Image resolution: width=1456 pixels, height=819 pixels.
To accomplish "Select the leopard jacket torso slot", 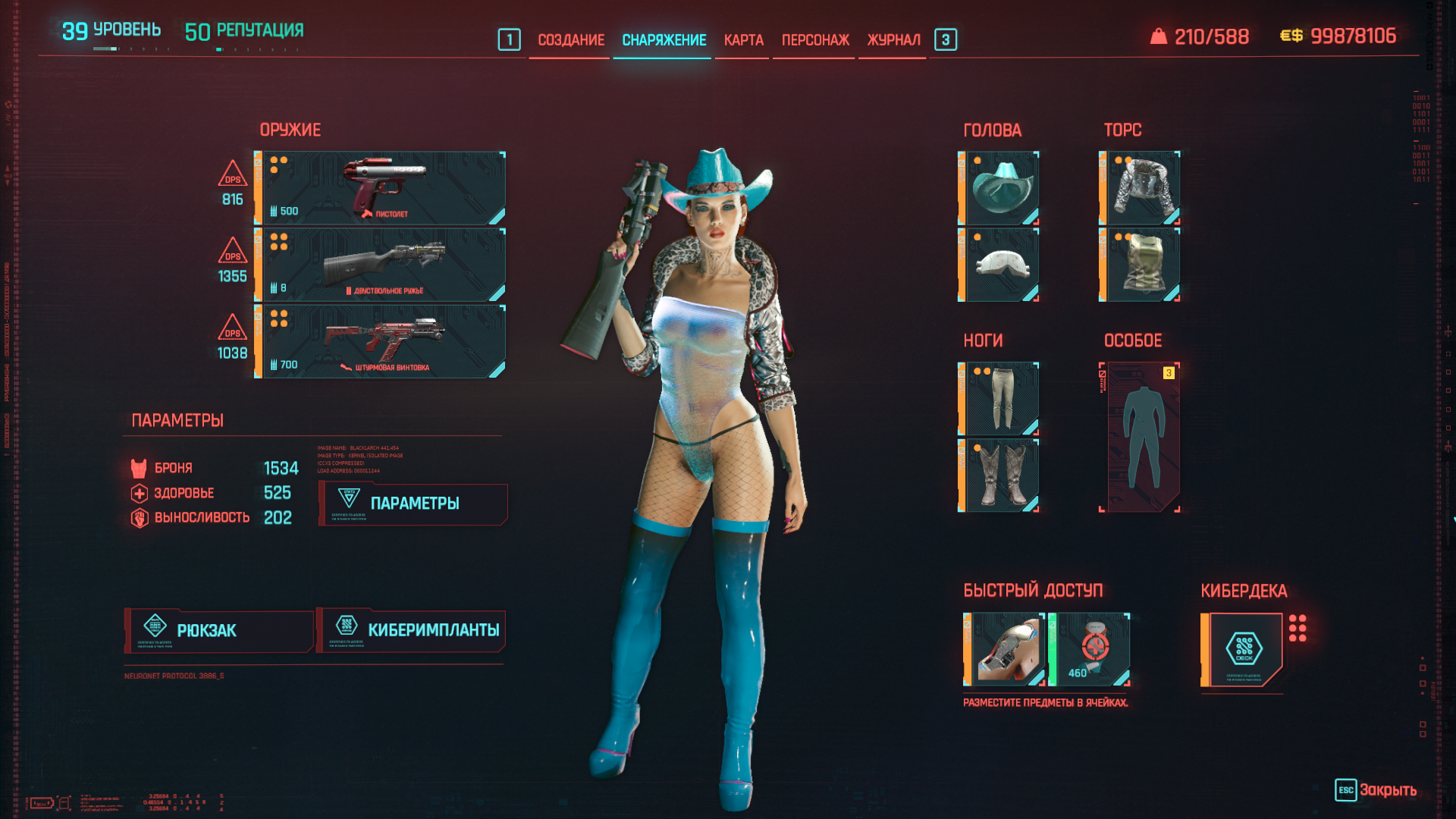I will (x=1141, y=188).
